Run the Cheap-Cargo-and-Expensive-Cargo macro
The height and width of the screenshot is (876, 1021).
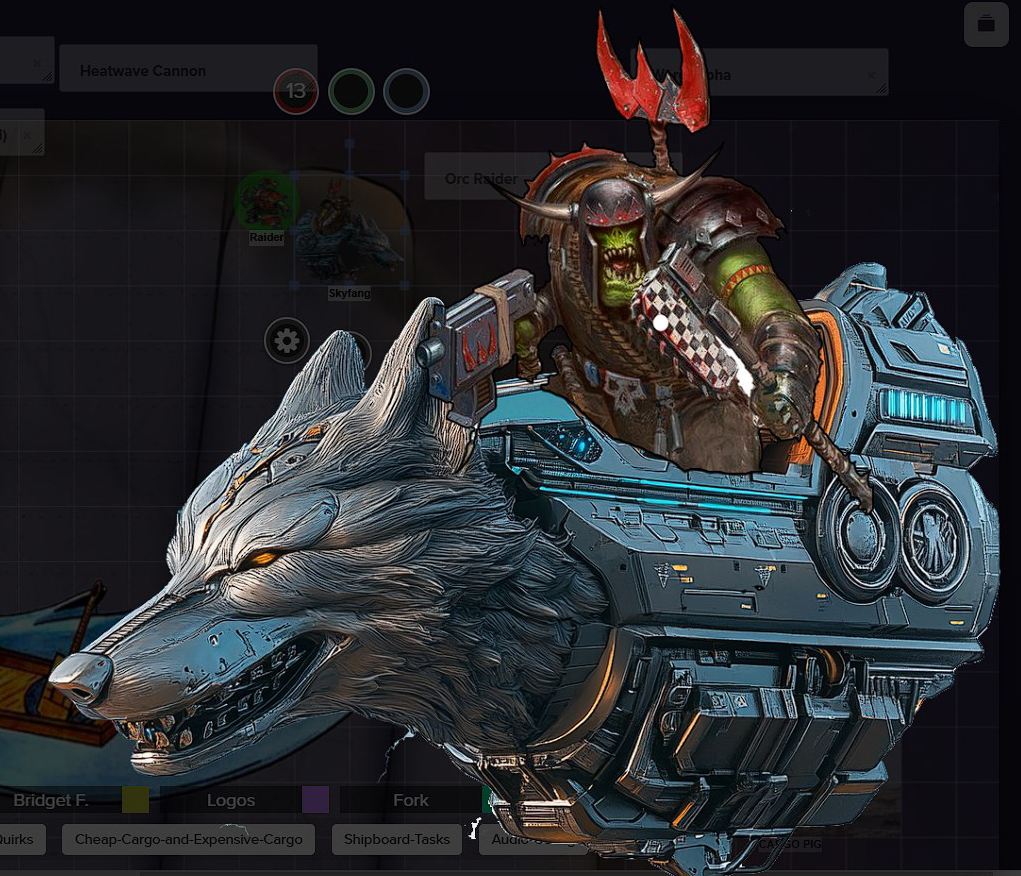tap(189, 839)
